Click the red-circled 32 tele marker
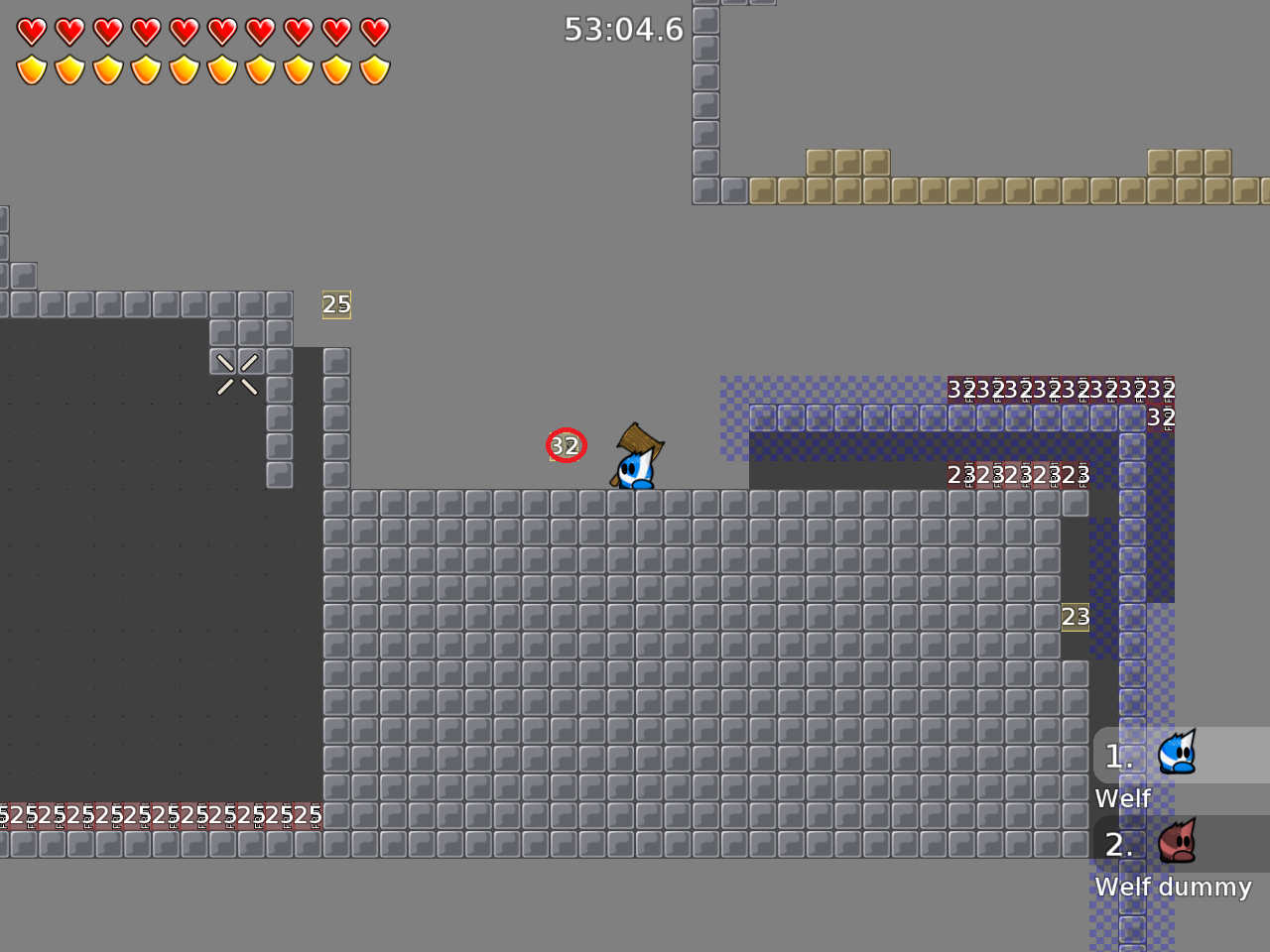This screenshot has height=952, width=1270. [566, 445]
